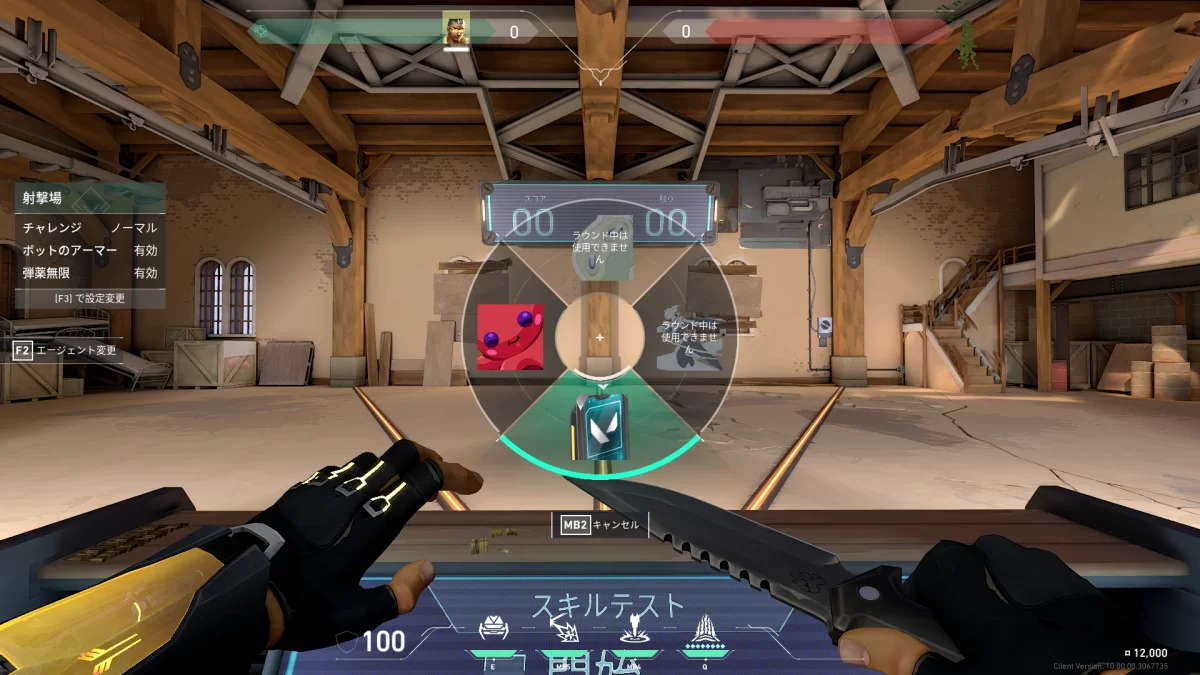Click the agent portrait on the top bar
The height and width of the screenshot is (675, 1200).
pyautogui.click(x=457, y=29)
